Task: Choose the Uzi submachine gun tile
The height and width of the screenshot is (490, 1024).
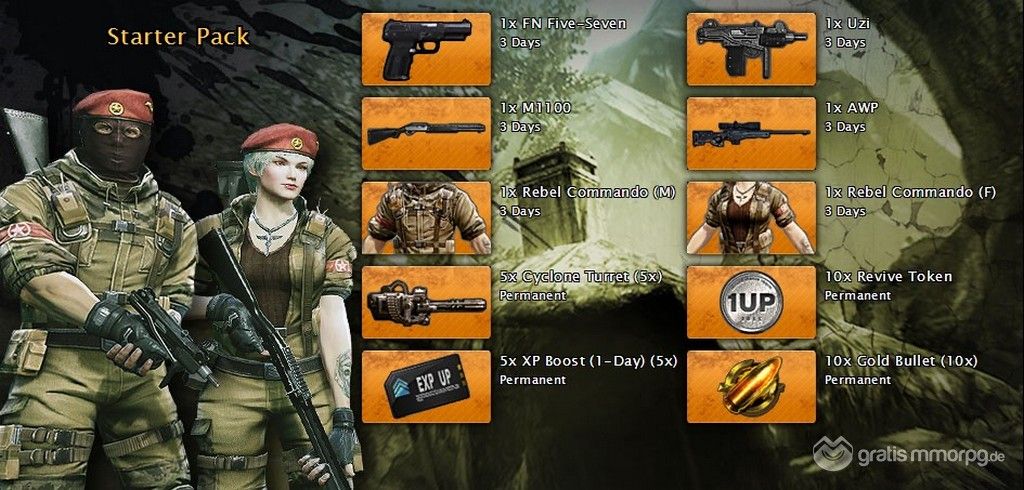Action: 751,49
